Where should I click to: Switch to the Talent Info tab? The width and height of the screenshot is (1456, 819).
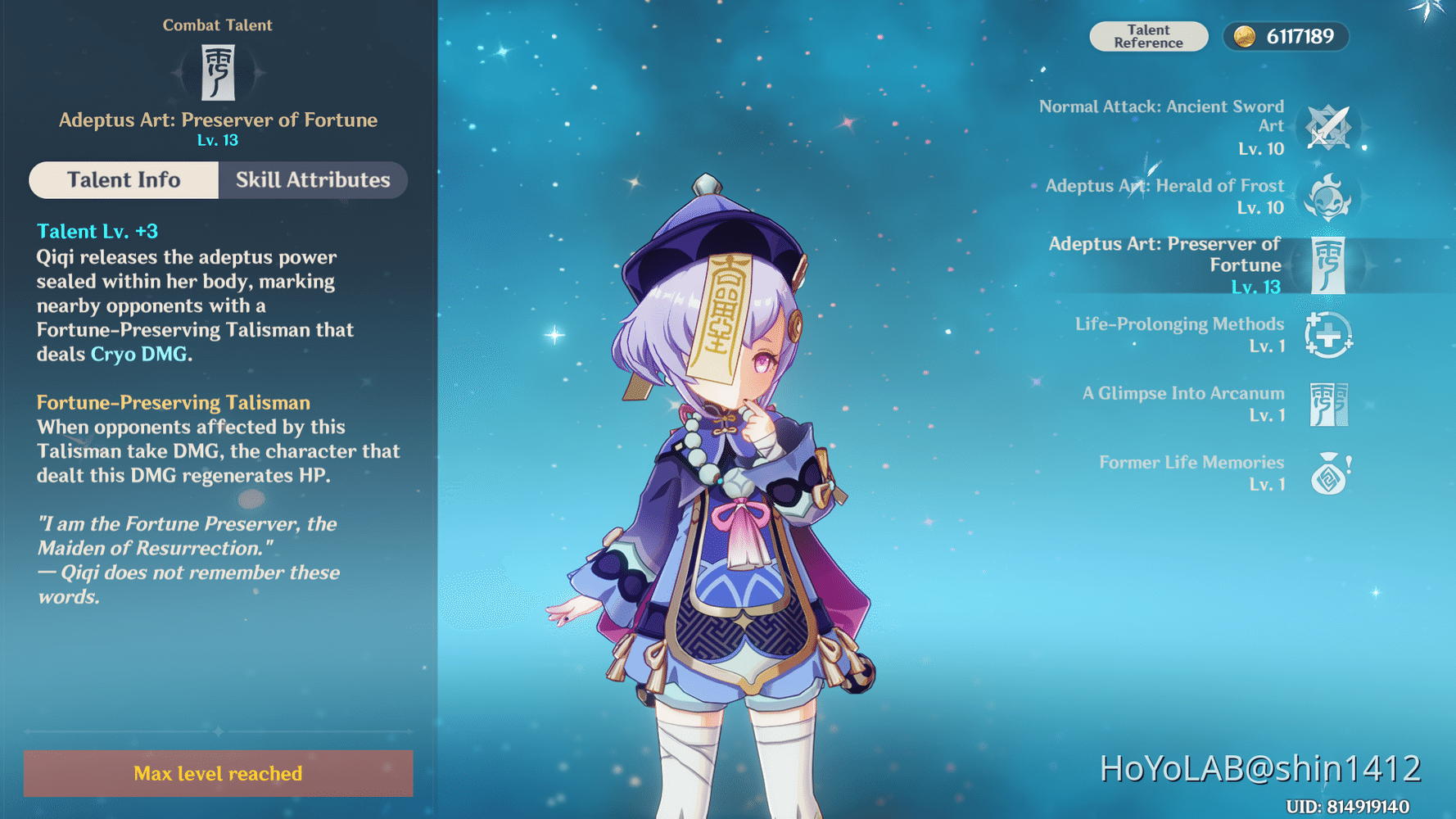[x=124, y=180]
